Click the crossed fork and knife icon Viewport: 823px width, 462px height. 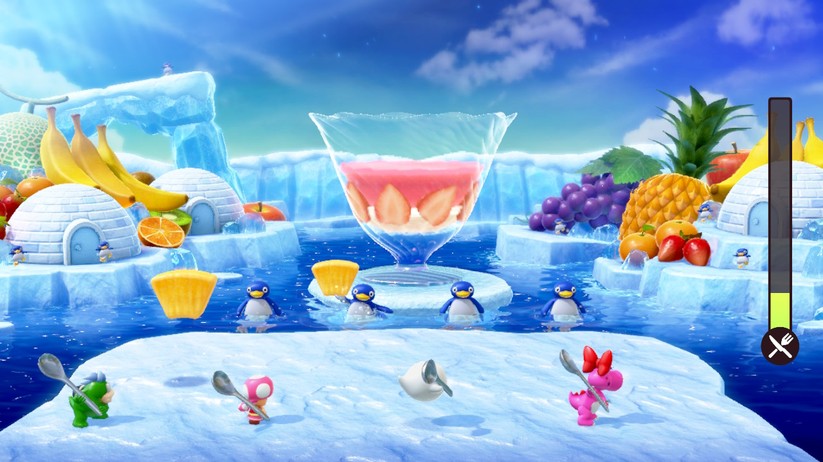779,346
